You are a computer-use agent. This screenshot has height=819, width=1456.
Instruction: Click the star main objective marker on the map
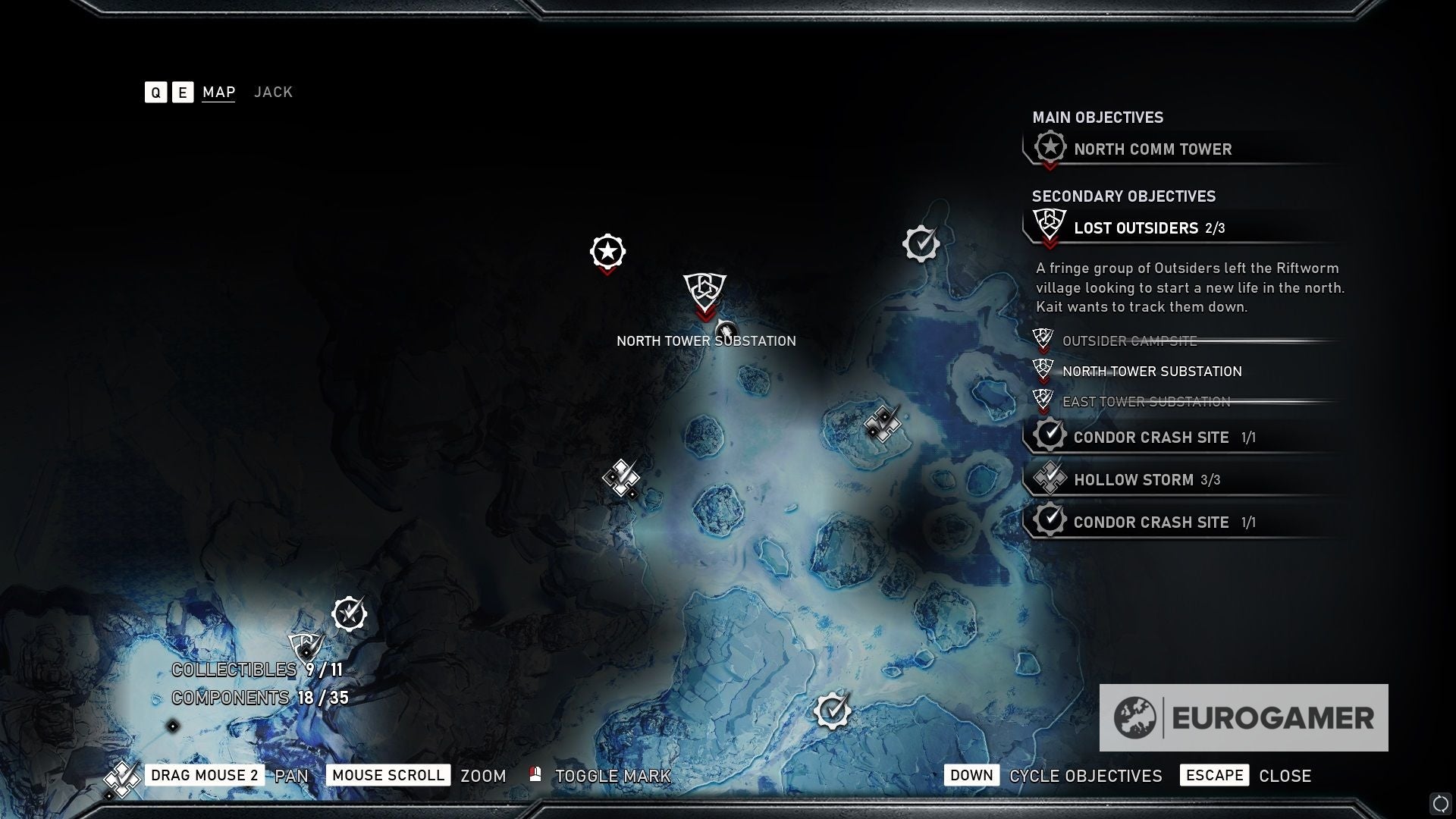coord(607,252)
